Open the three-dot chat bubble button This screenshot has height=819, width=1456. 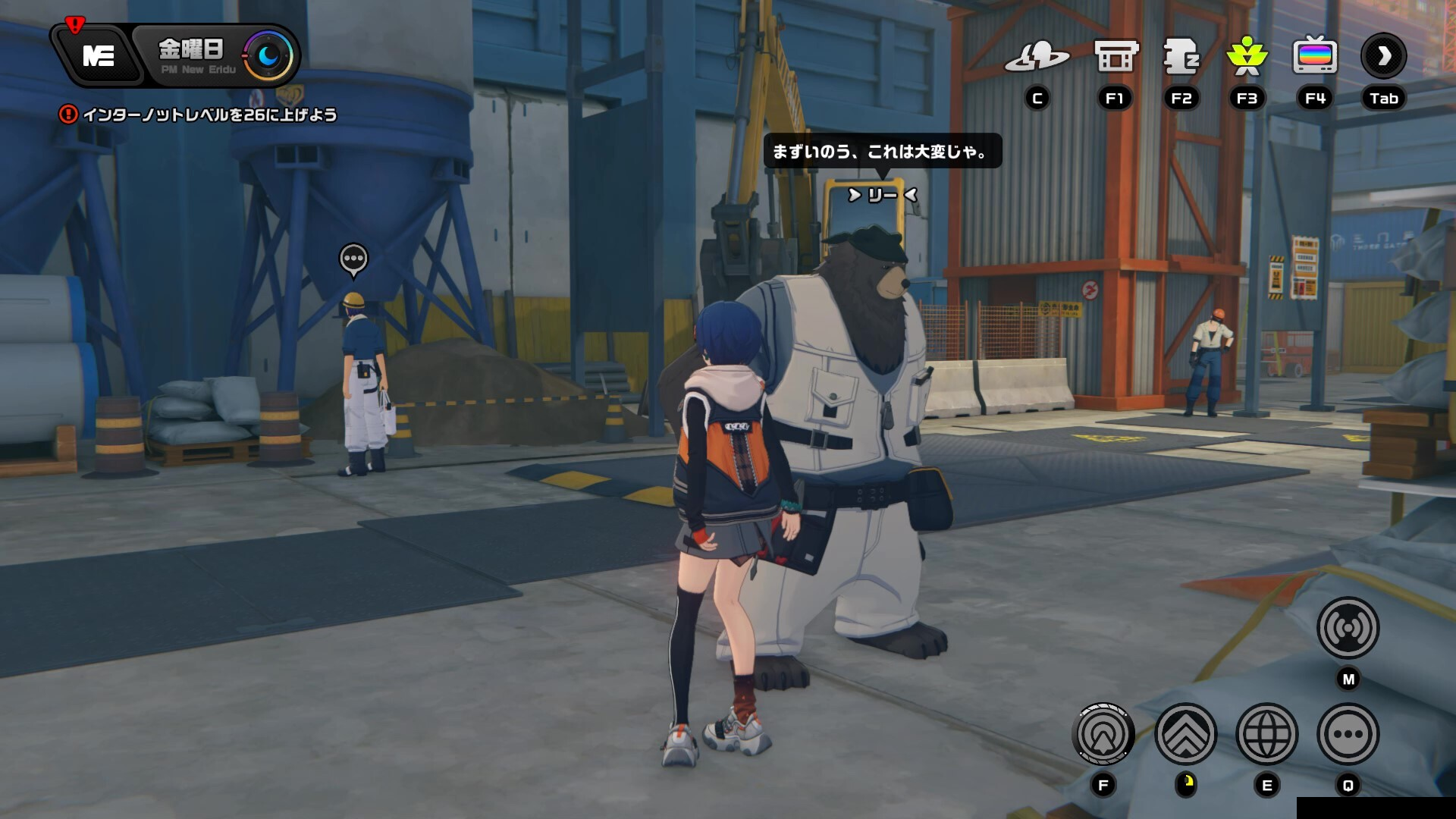pyautogui.click(x=1348, y=734)
